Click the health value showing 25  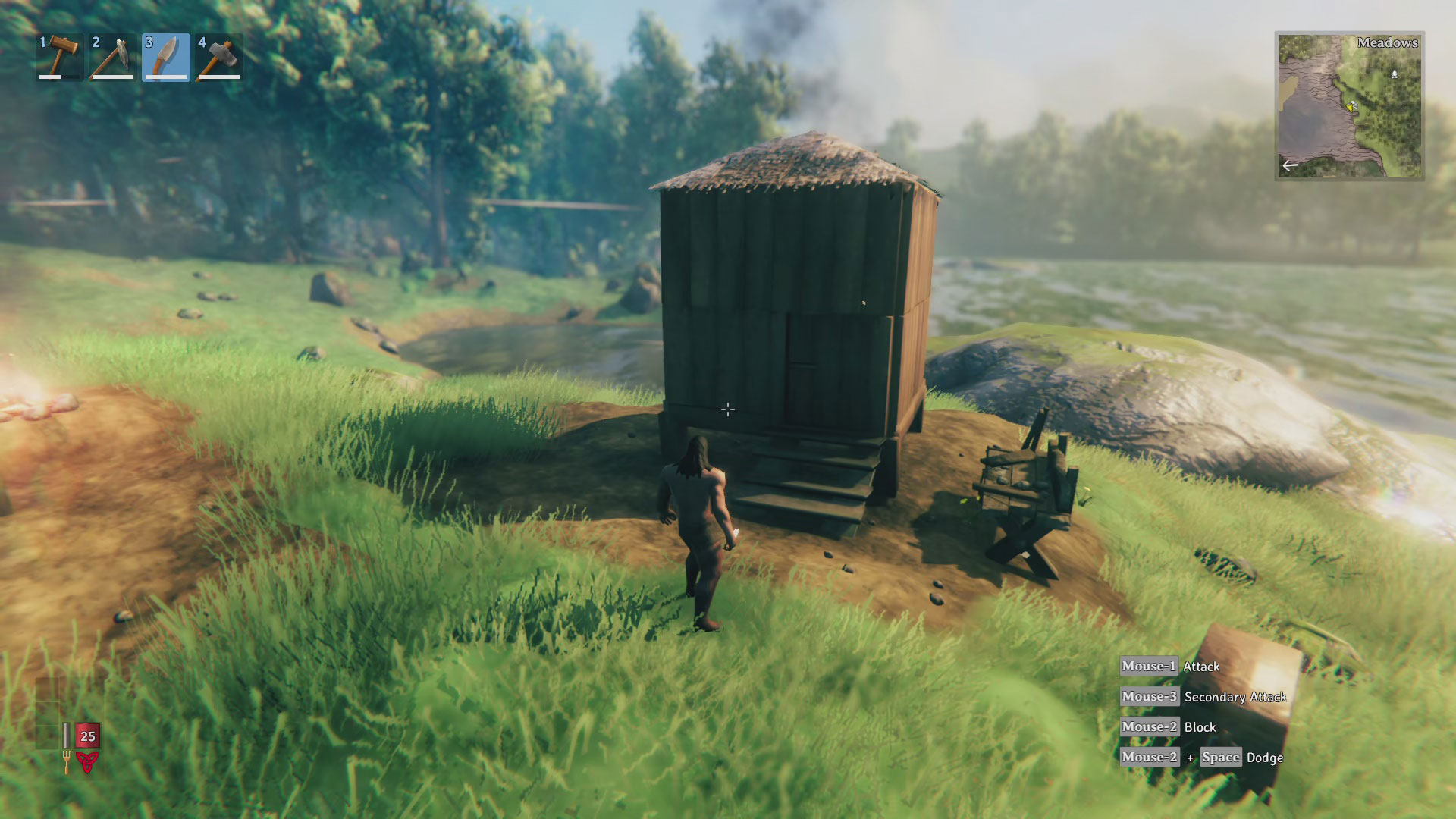[x=88, y=736]
